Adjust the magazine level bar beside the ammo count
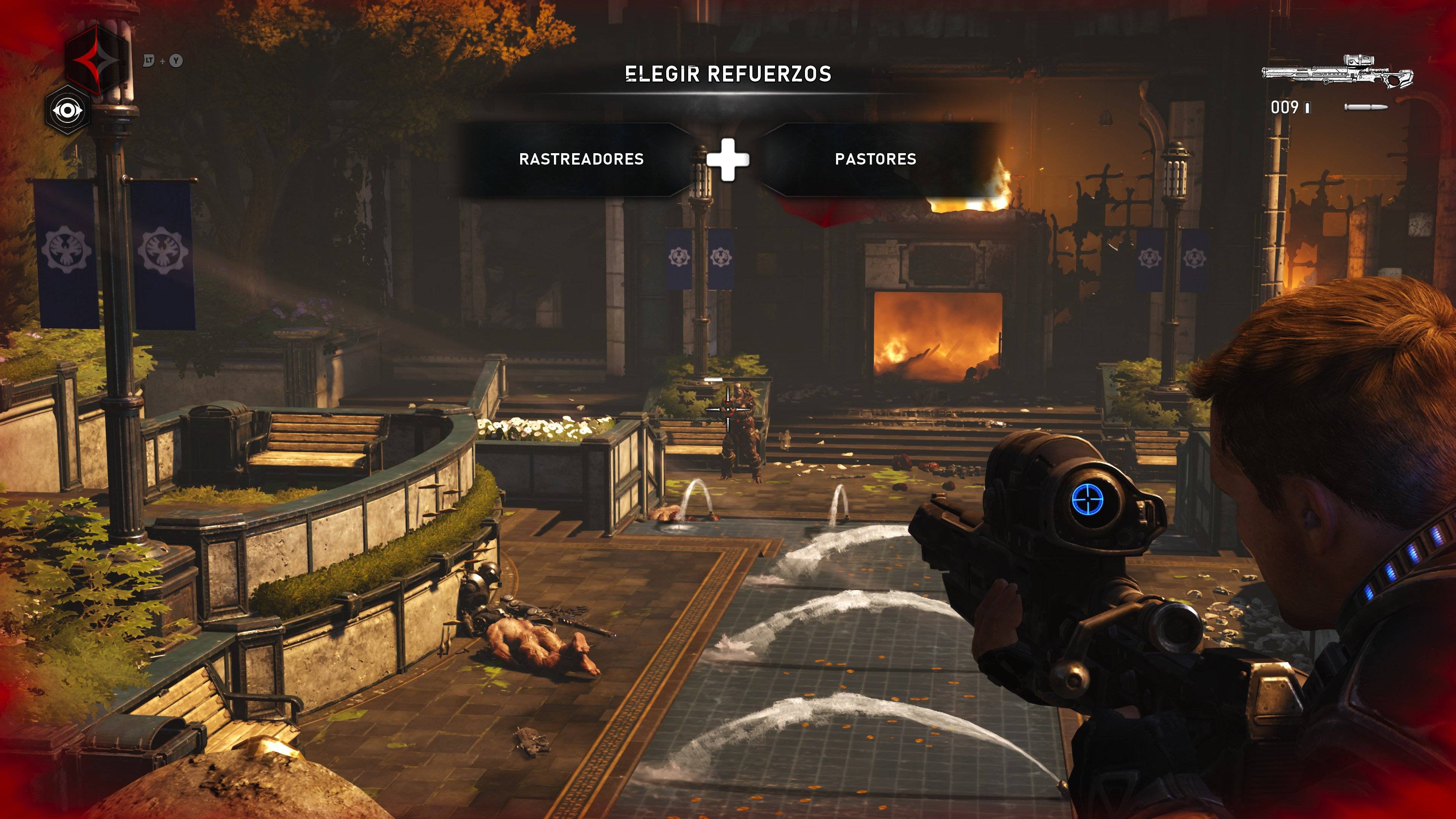This screenshot has height=819, width=1456. coord(1307,109)
